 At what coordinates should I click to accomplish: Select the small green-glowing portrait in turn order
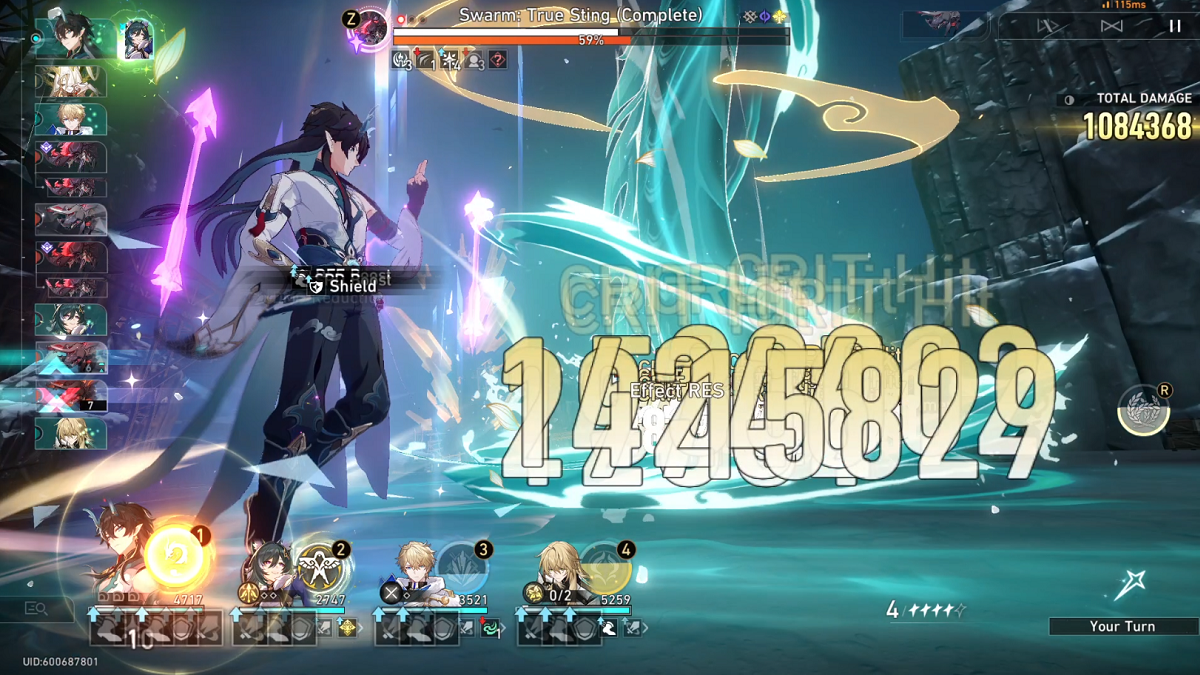pos(136,40)
